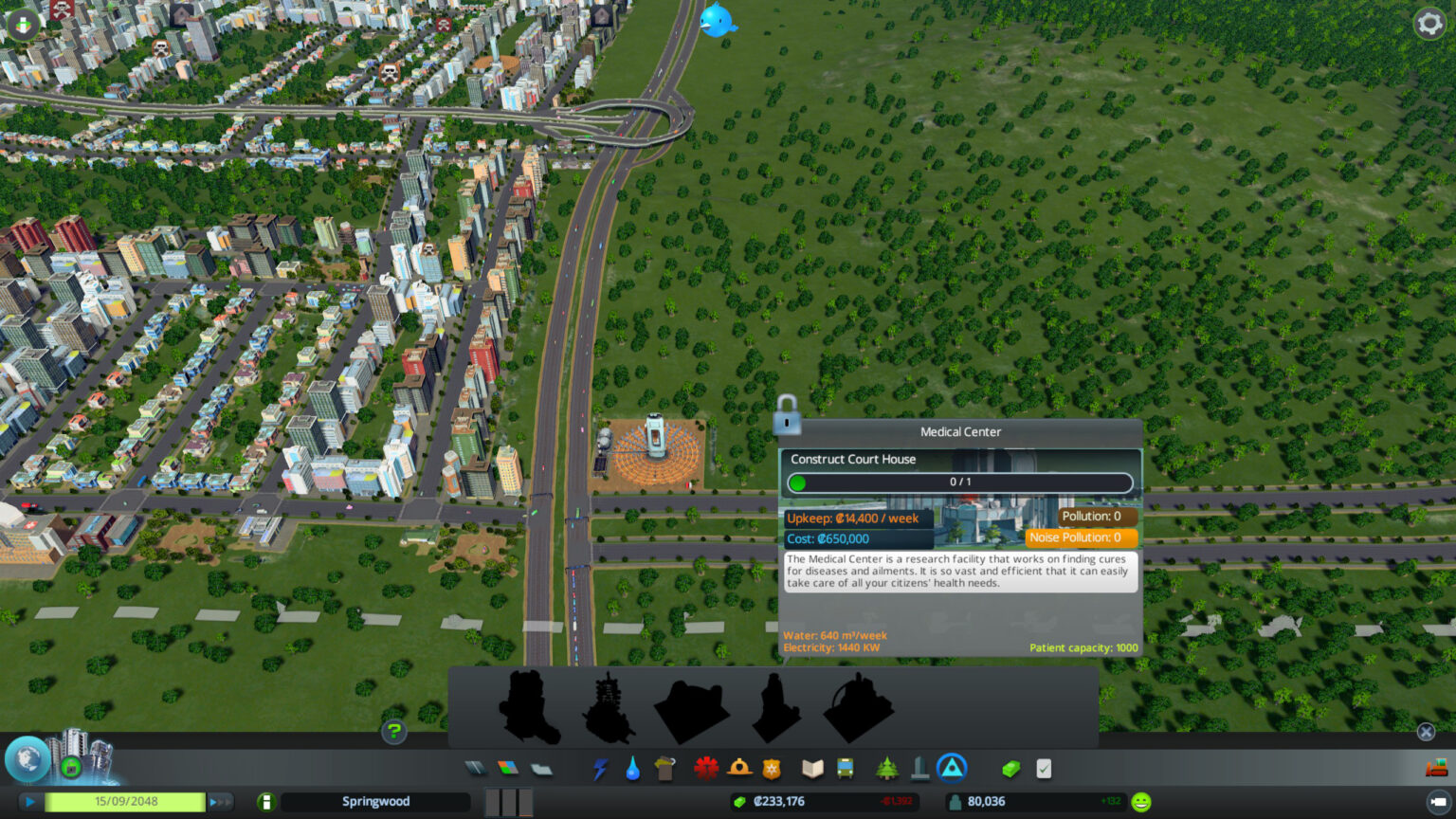Open the Economy panel with money icon
The image size is (1456, 819).
tap(1010, 768)
